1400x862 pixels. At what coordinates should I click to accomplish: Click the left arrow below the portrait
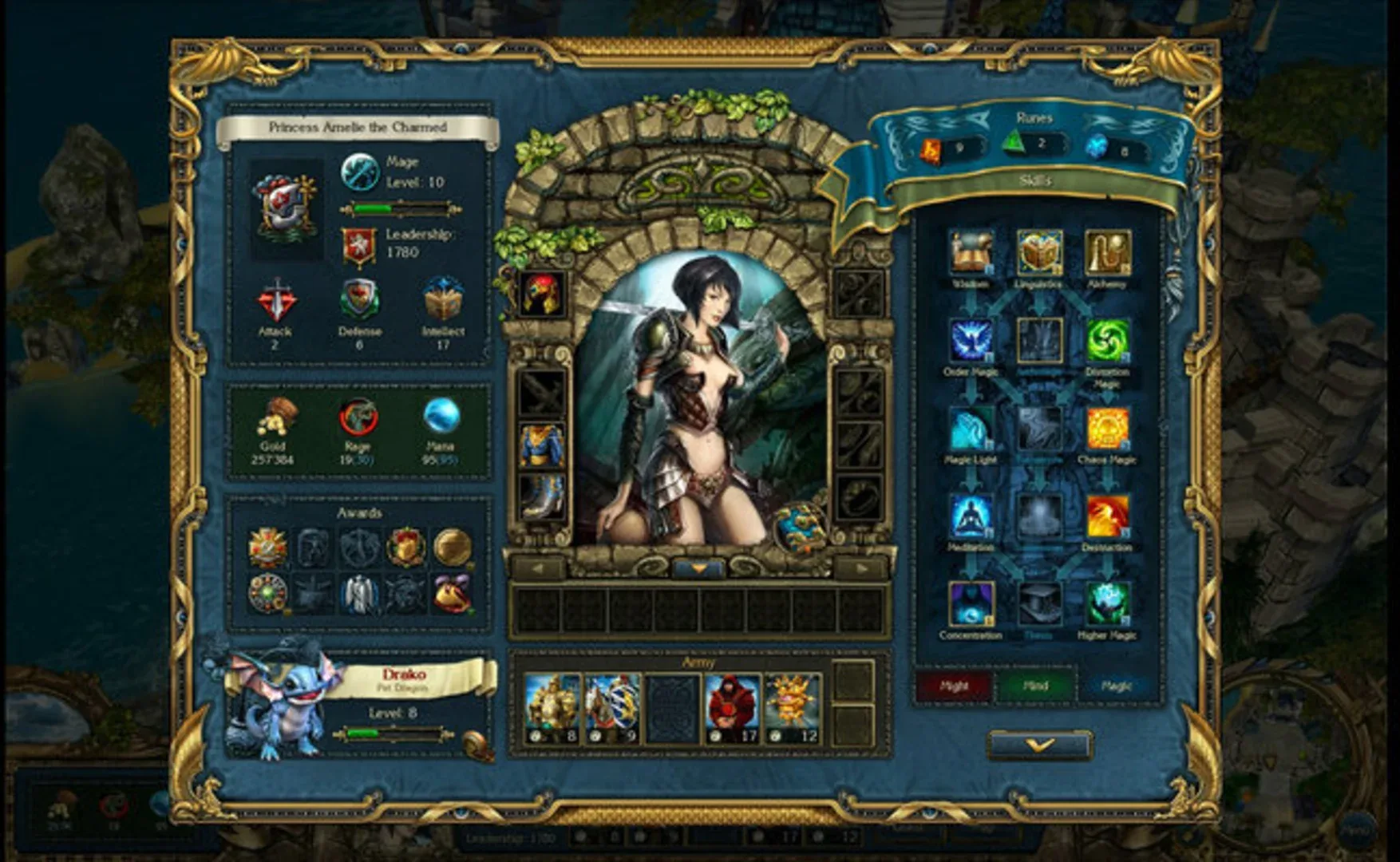pyautogui.click(x=536, y=566)
